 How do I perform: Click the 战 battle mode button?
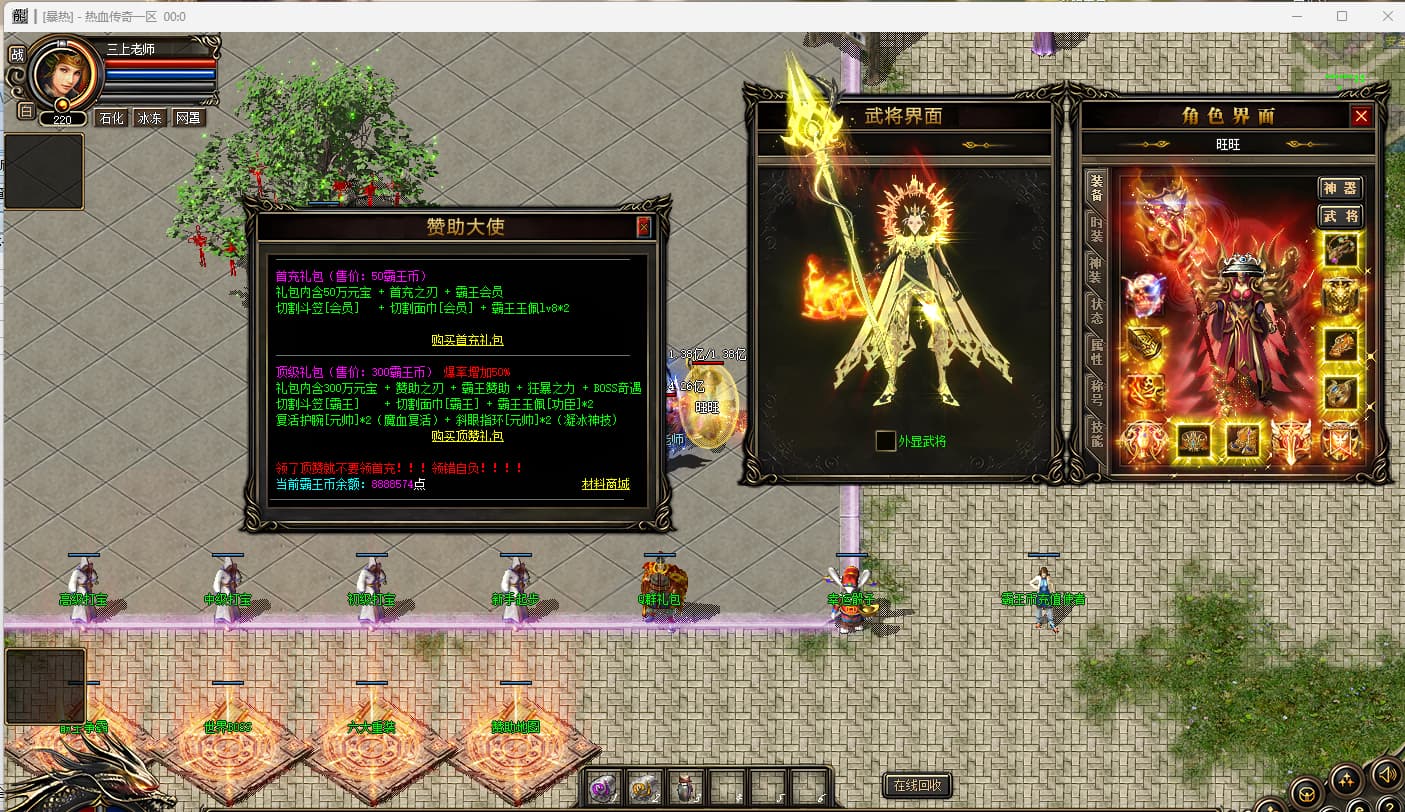coord(17,55)
